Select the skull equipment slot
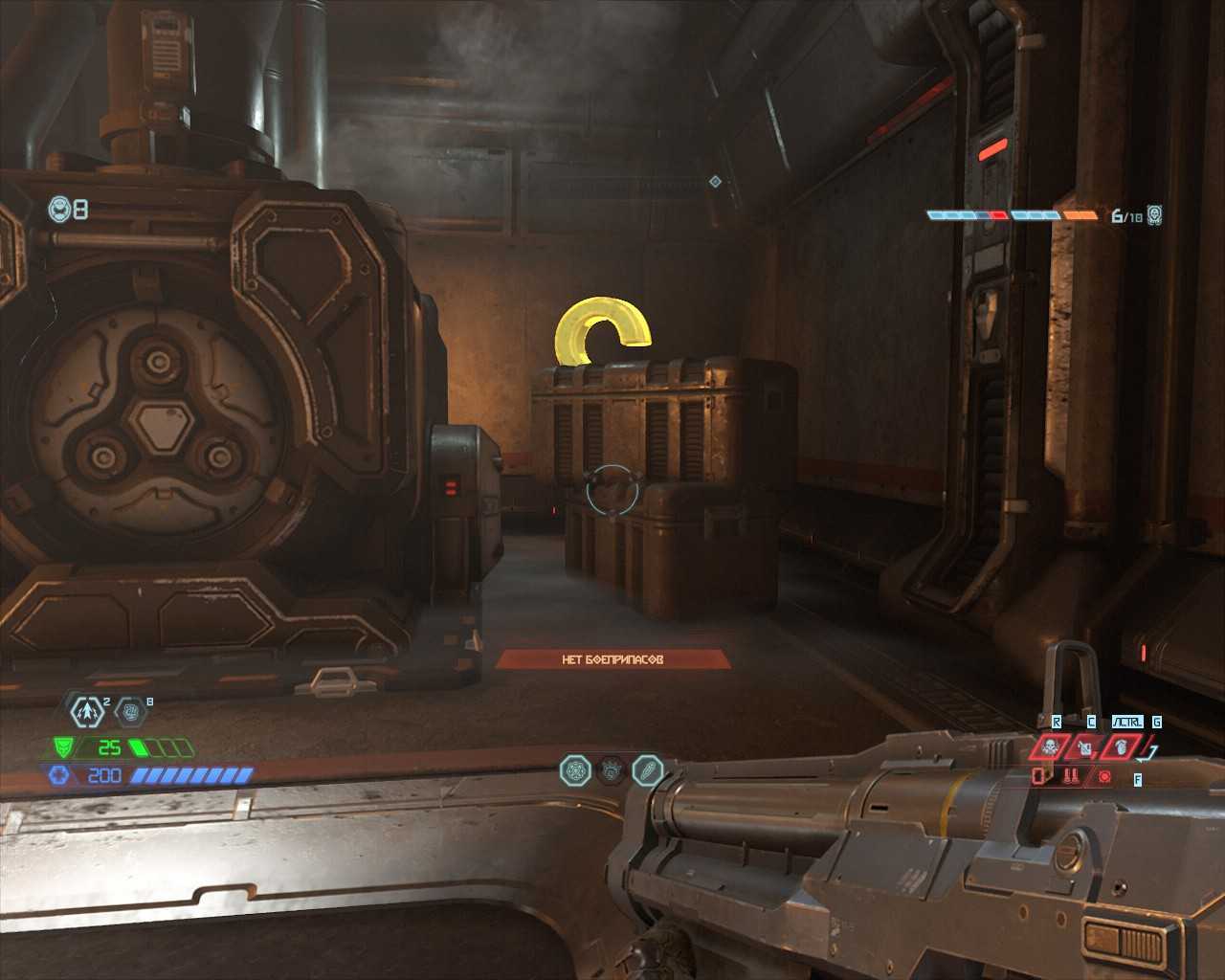 (1050, 746)
